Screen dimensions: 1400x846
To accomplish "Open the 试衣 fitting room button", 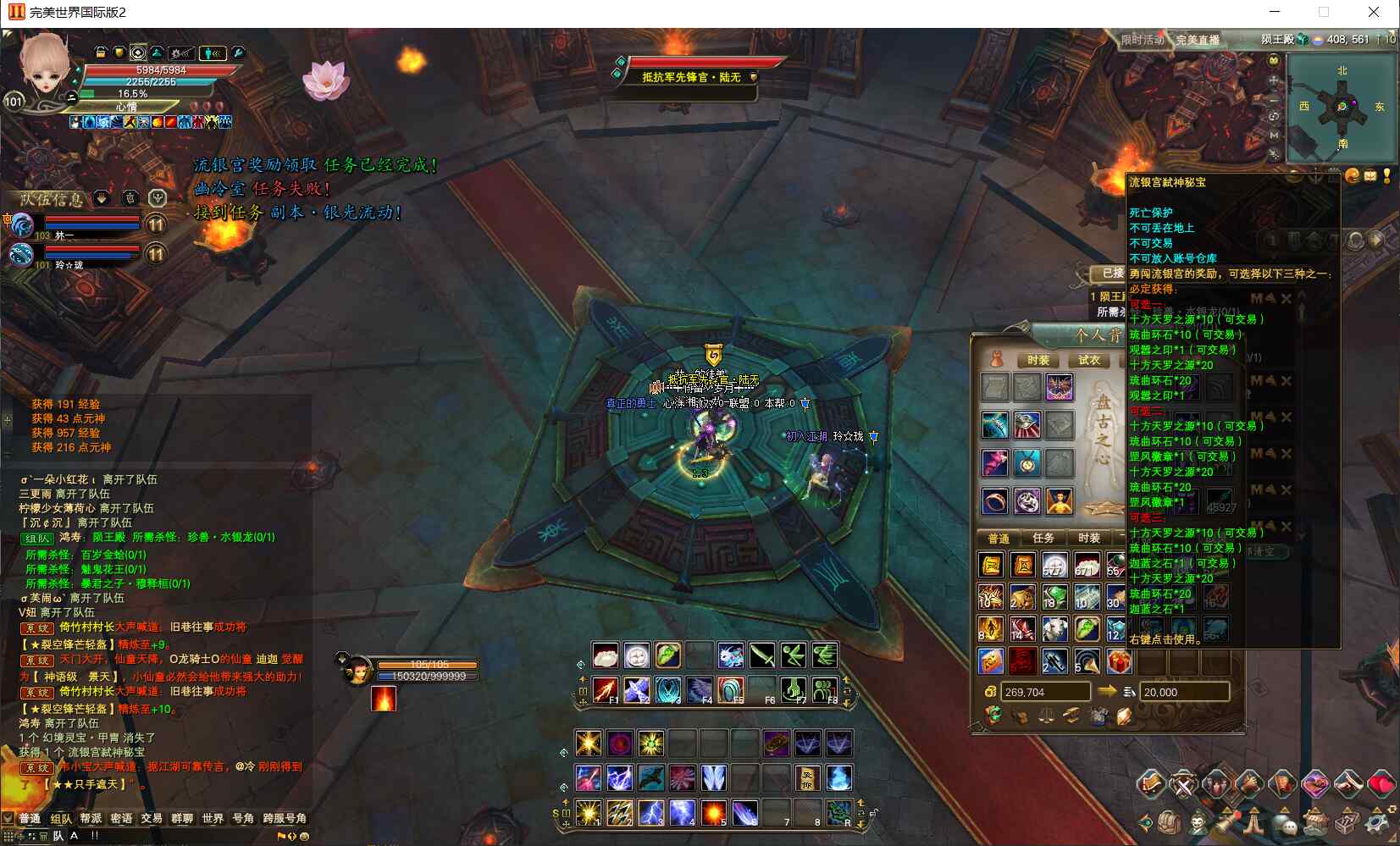I will click(x=1089, y=360).
